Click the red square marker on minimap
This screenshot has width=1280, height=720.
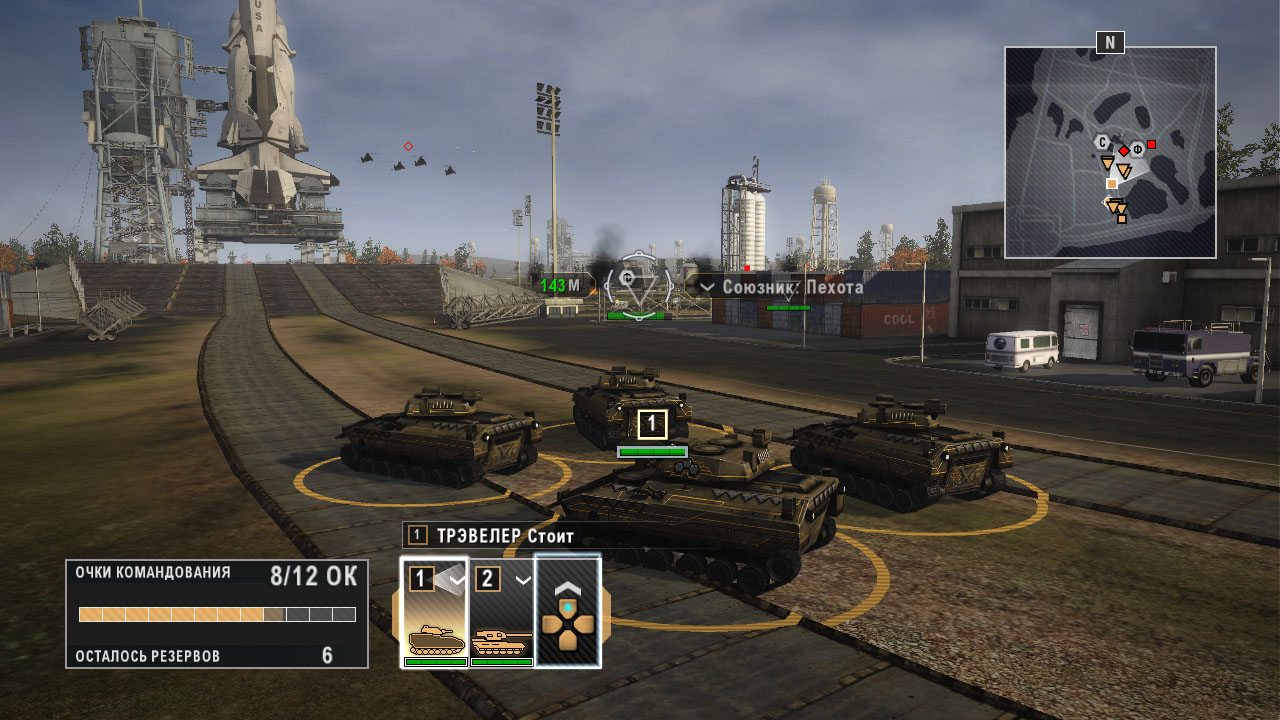point(1151,145)
